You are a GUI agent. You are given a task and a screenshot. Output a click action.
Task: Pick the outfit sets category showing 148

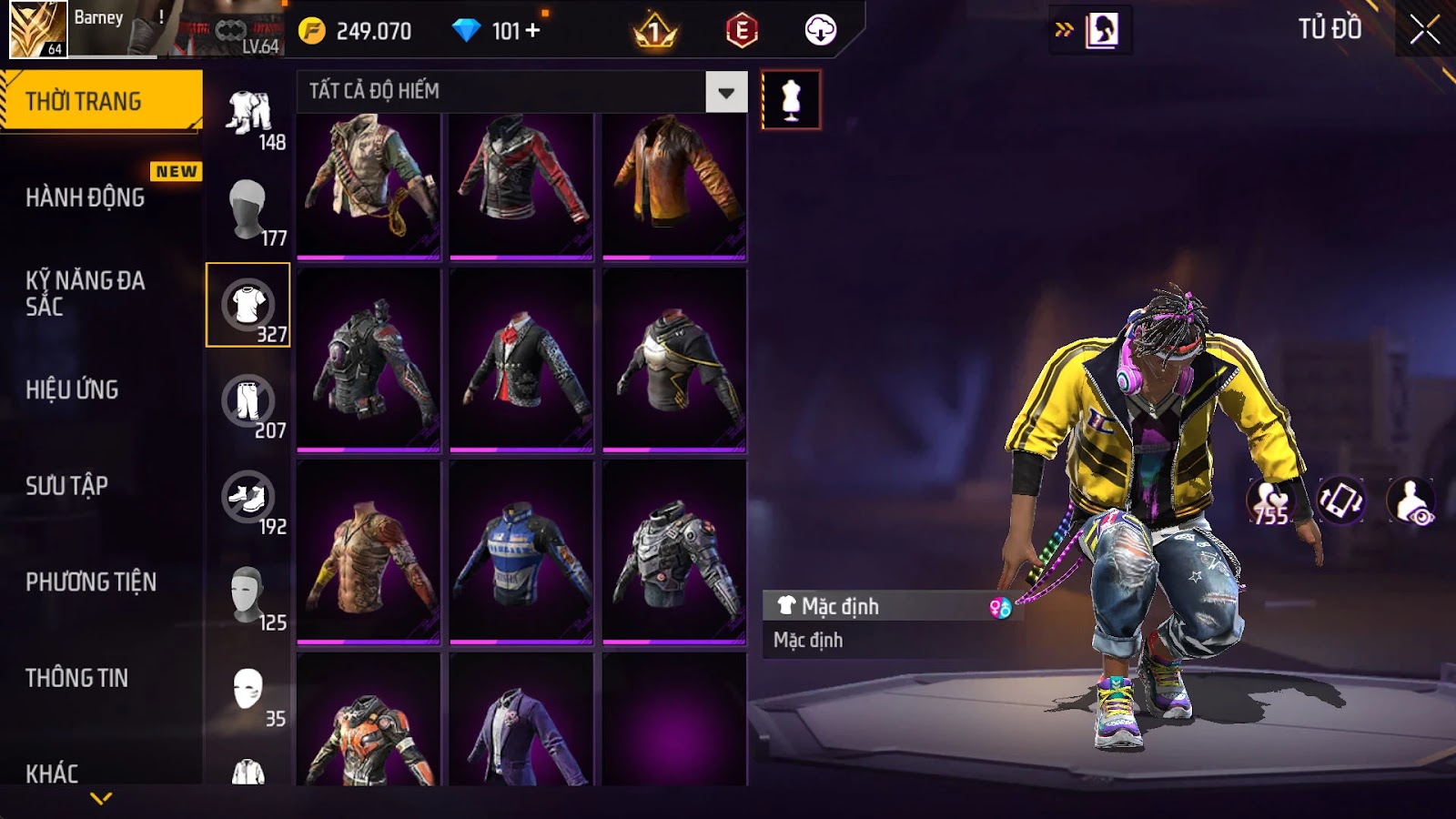click(248, 114)
